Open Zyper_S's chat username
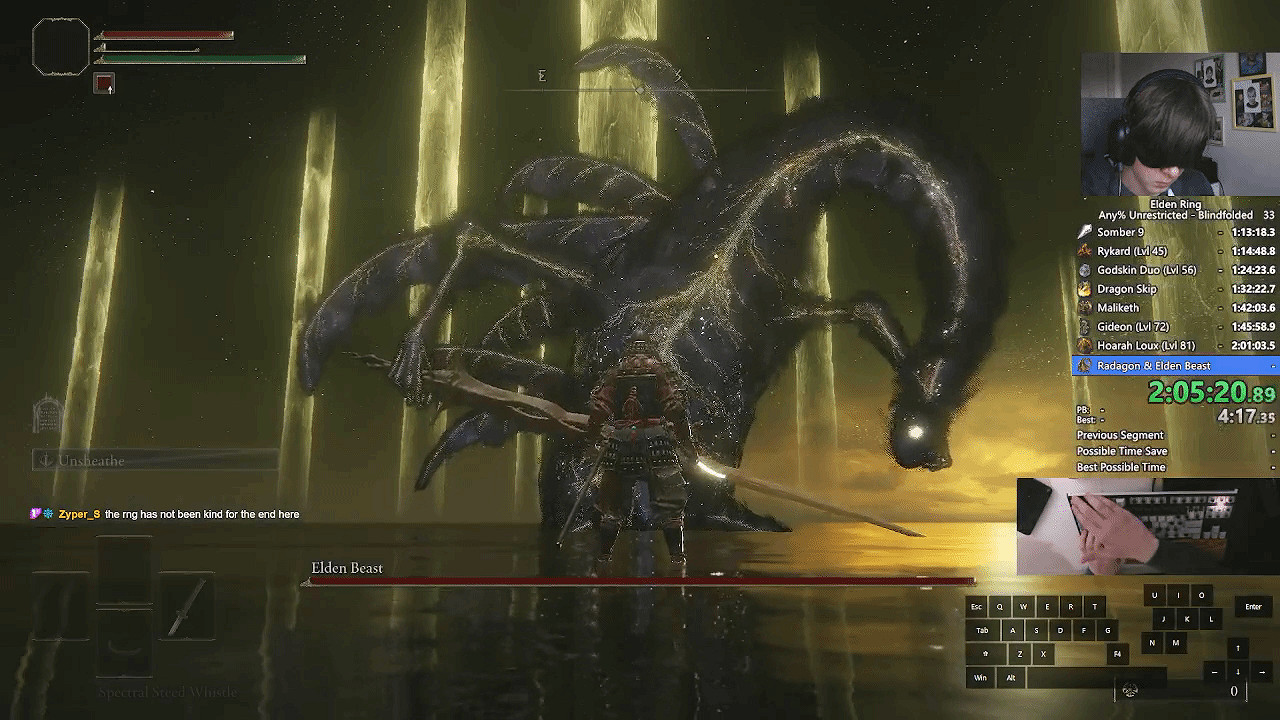The height and width of the screenshot is (720, 1280). (x=79, y=514)
